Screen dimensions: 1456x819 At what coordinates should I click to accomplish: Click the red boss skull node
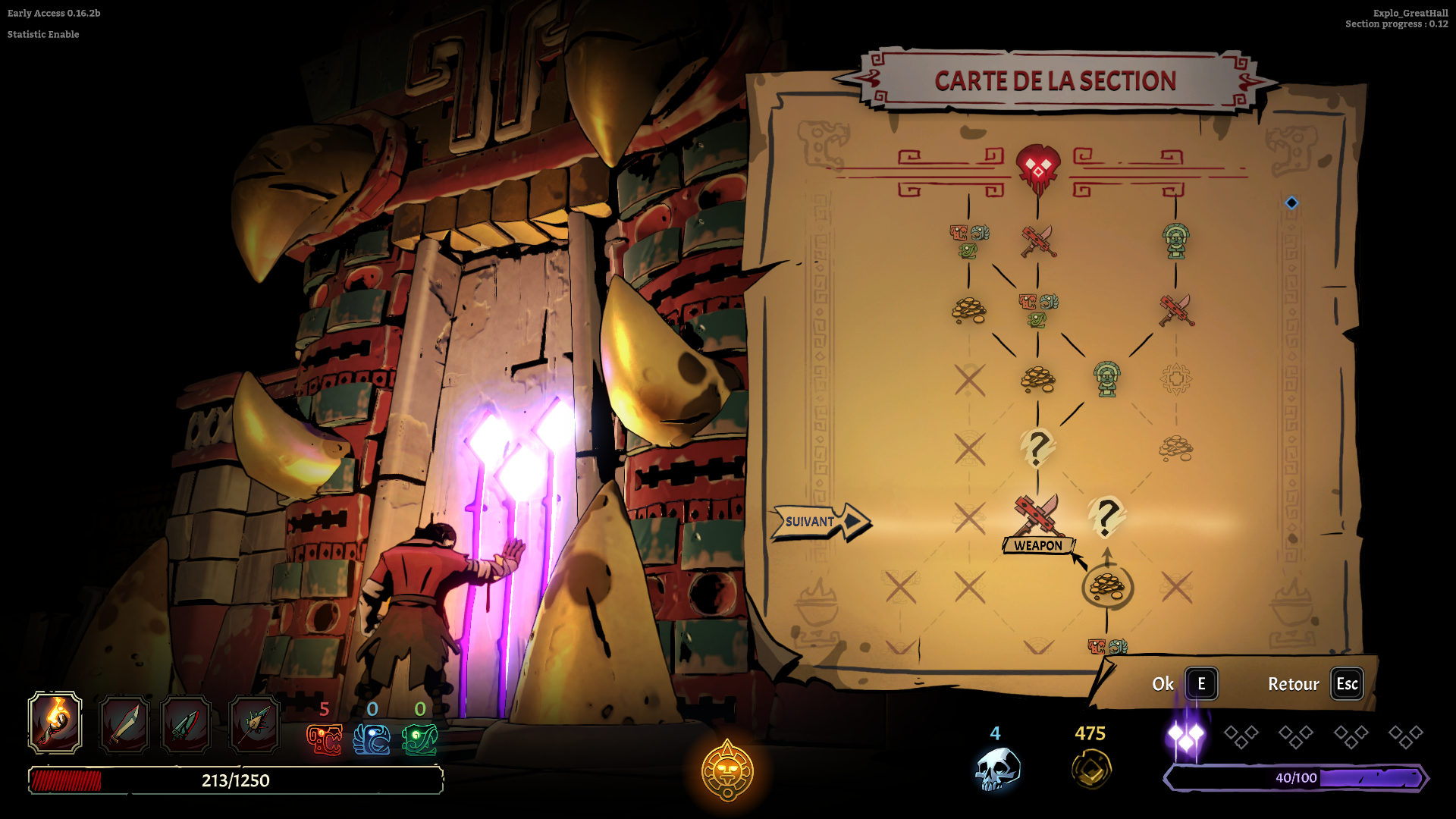click(x=1037, y=168)
